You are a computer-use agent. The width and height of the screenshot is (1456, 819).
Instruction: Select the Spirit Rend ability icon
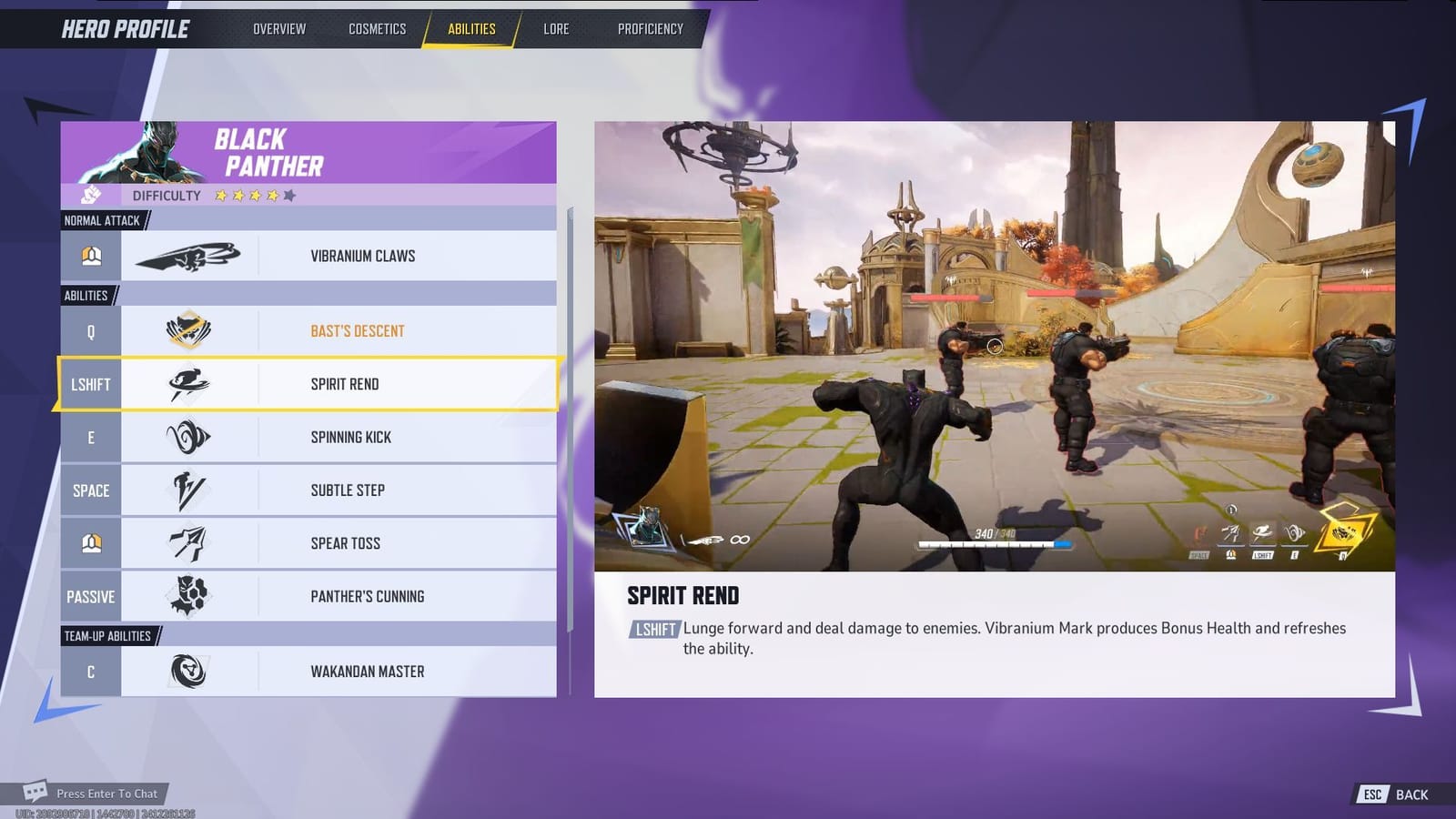(x=188, y=384)
